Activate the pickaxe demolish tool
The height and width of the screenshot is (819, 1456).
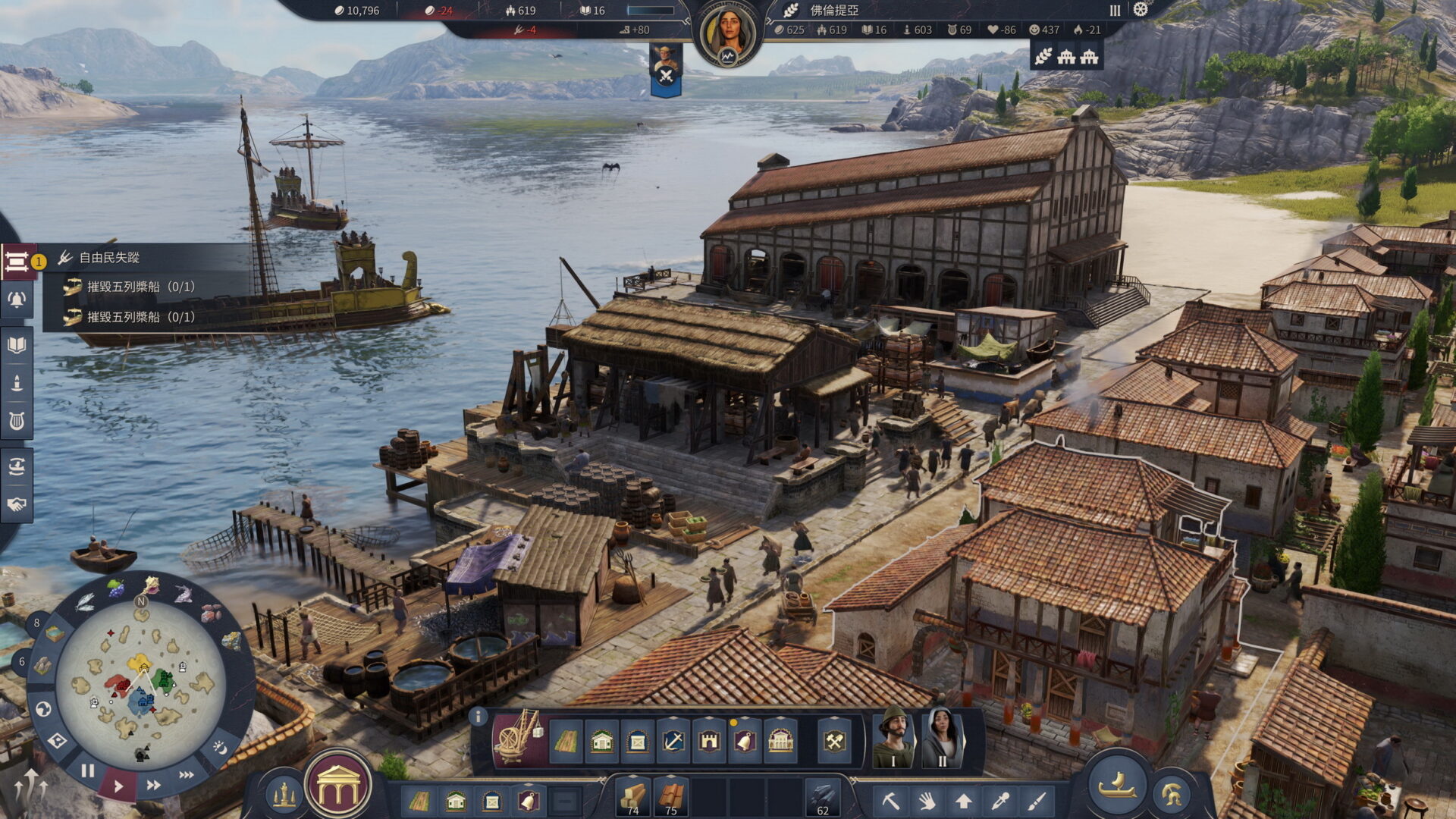point(890,801)
